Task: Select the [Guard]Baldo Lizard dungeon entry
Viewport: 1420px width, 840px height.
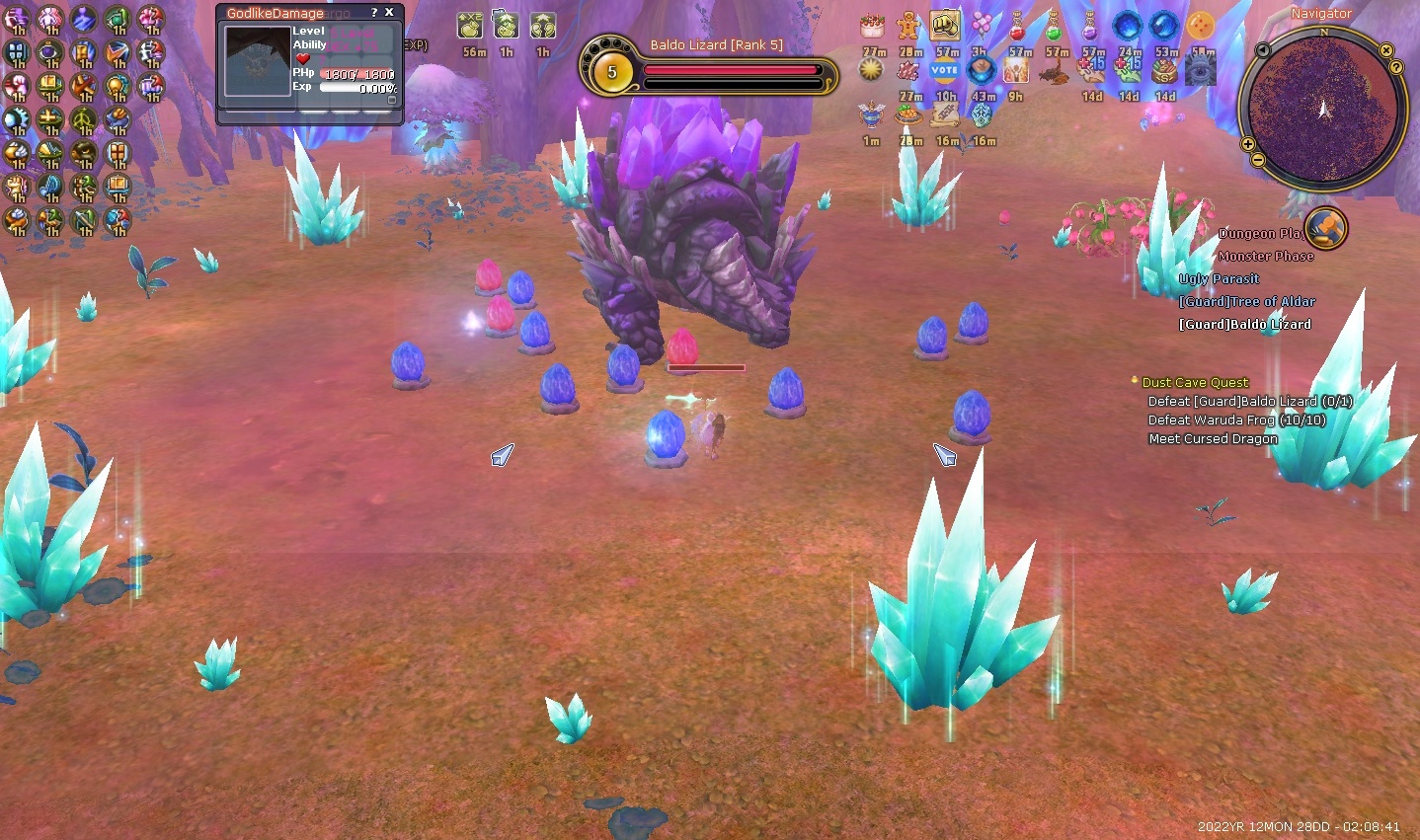Action: [x=1244, y=324]
